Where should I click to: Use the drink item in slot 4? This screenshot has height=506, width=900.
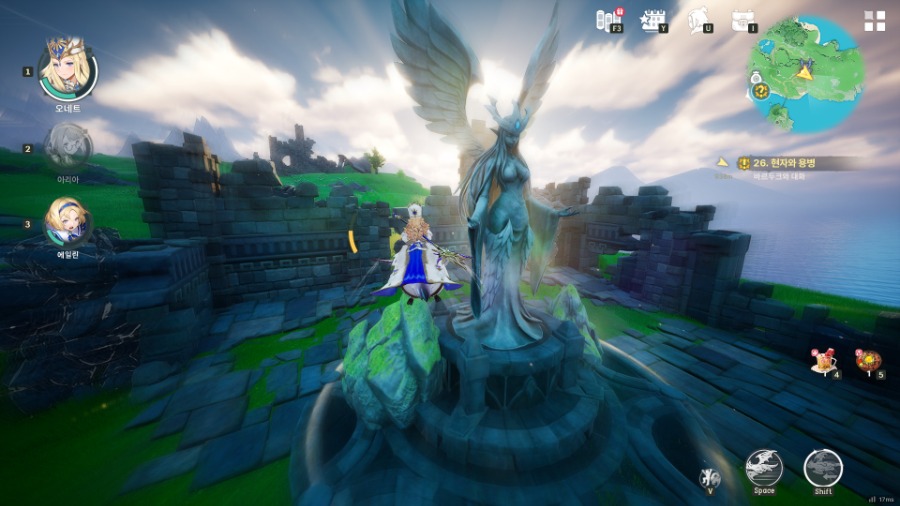(x=825, y=361)
